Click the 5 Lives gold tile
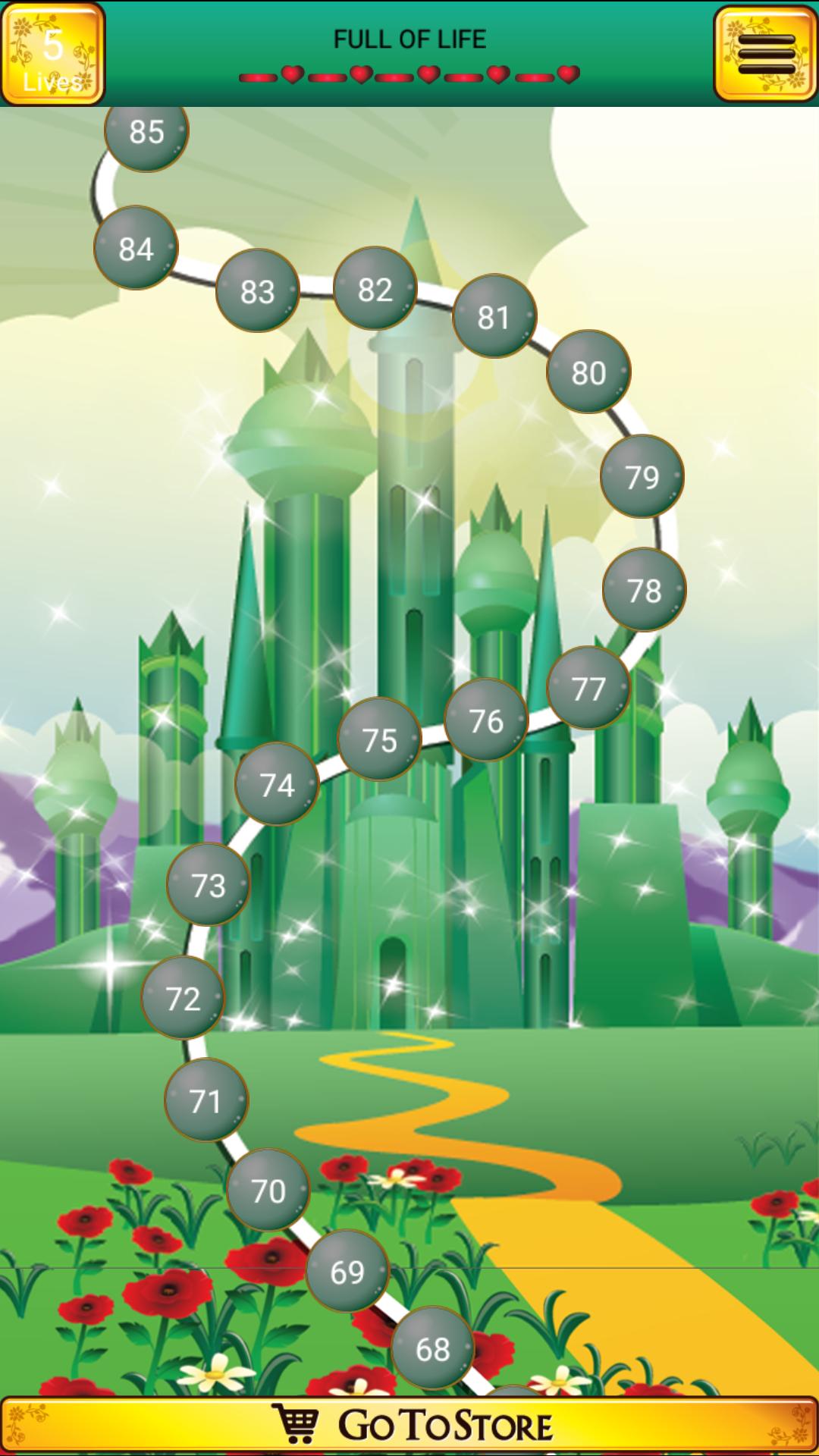Viewport: 819px width, 1456px height. (52, 55)
